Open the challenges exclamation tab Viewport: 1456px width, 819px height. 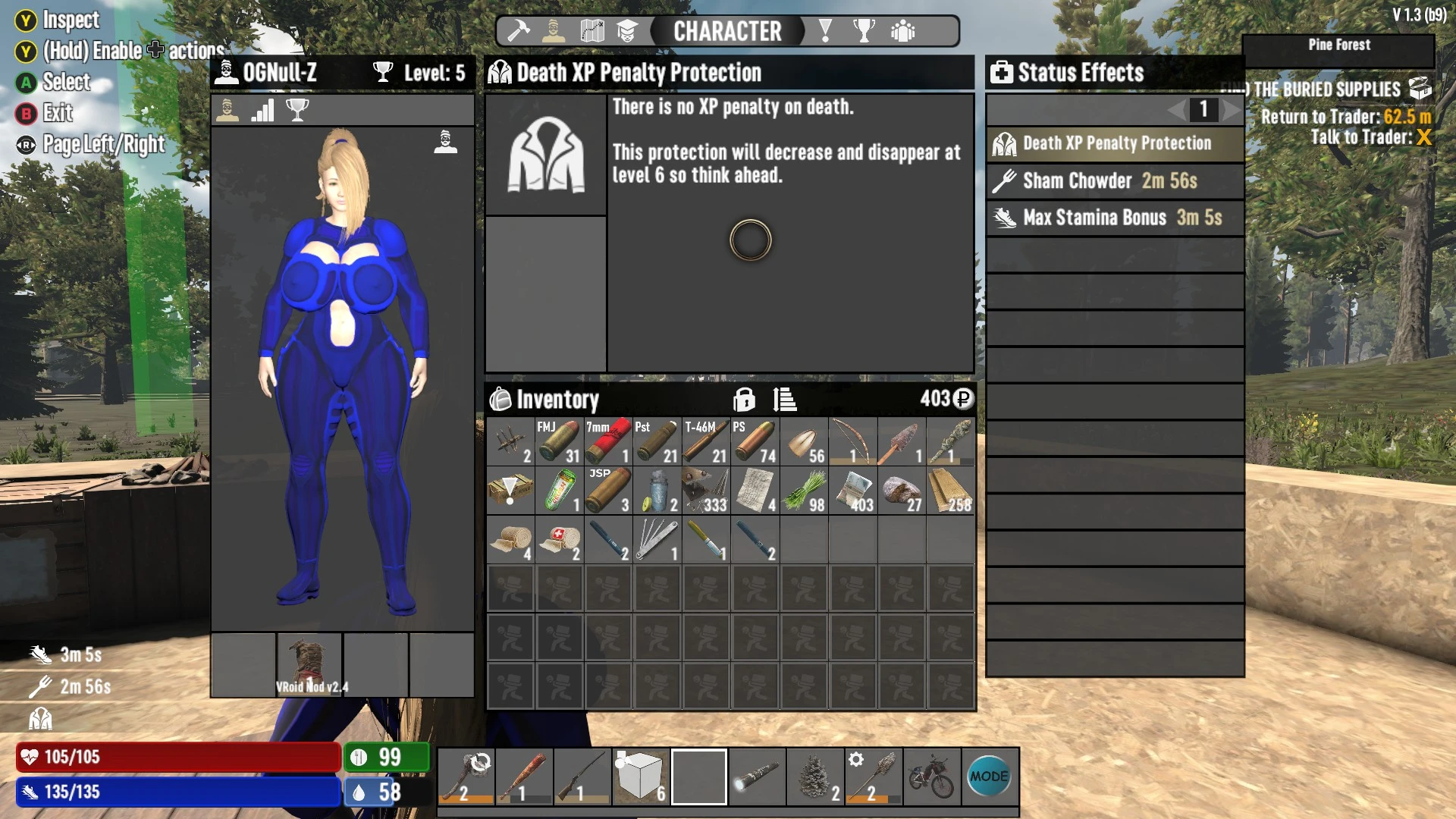(824, 31)
